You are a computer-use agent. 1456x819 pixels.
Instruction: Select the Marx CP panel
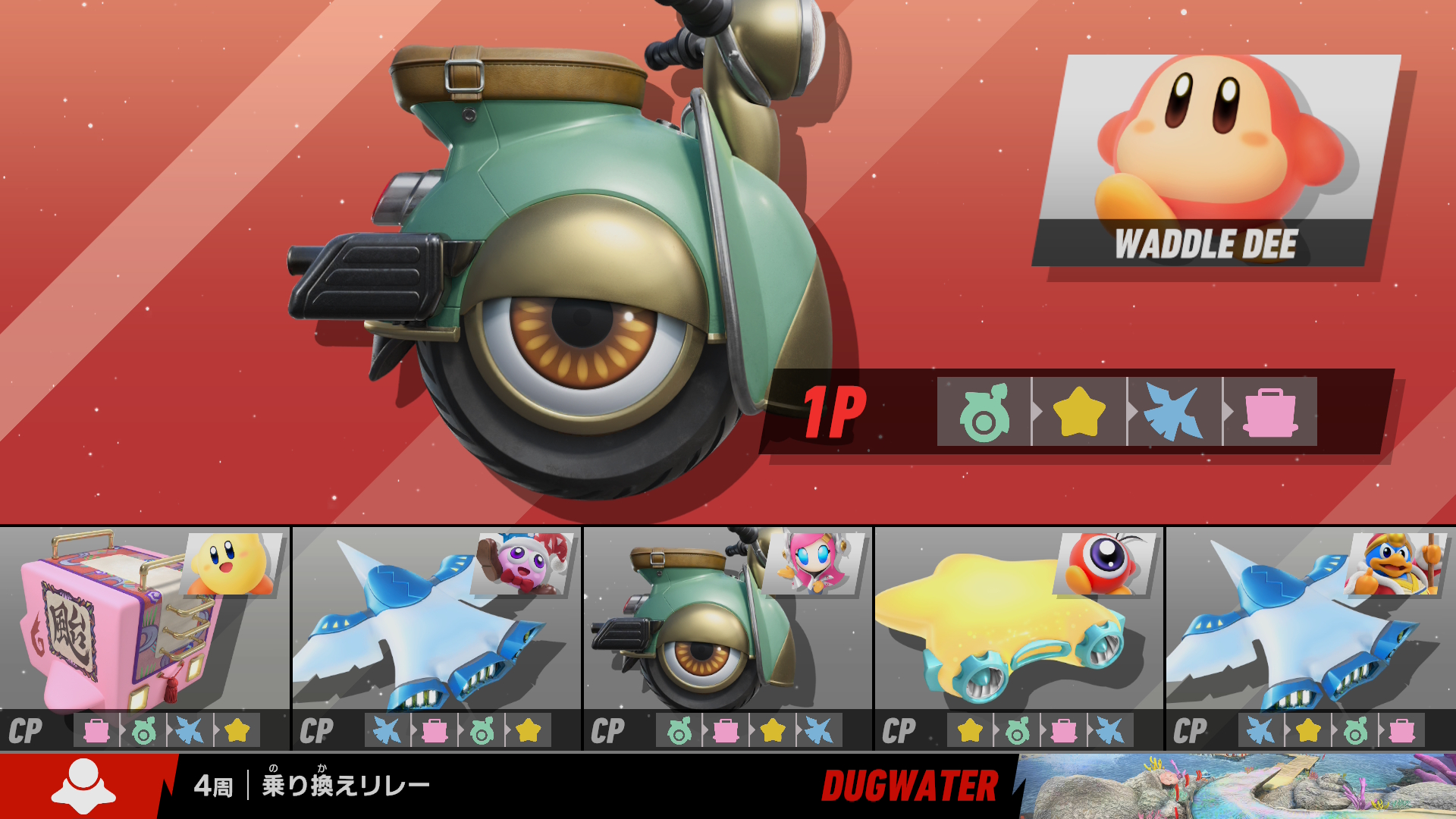[x=436, y=637]
